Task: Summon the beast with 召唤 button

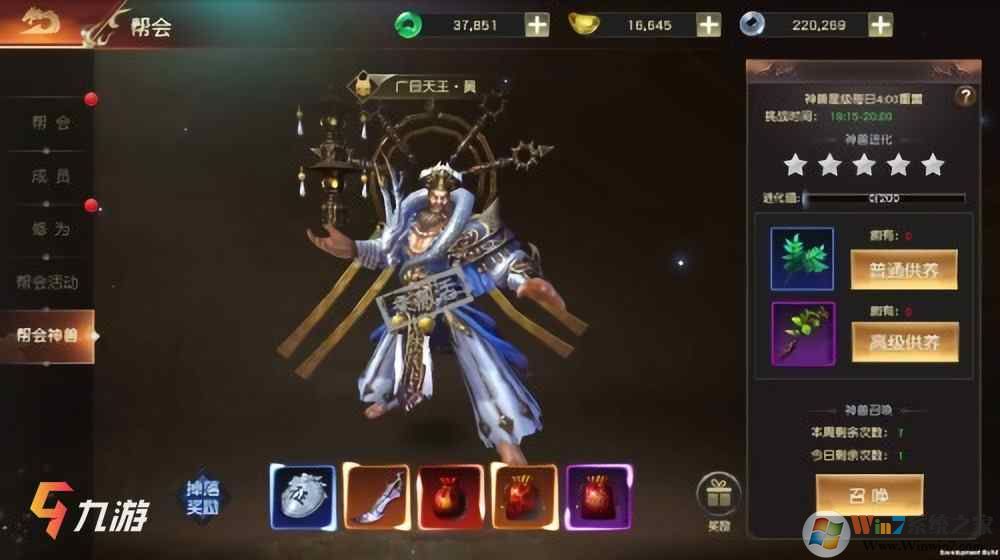Action: pyautogui.click(x=868, y=493)
